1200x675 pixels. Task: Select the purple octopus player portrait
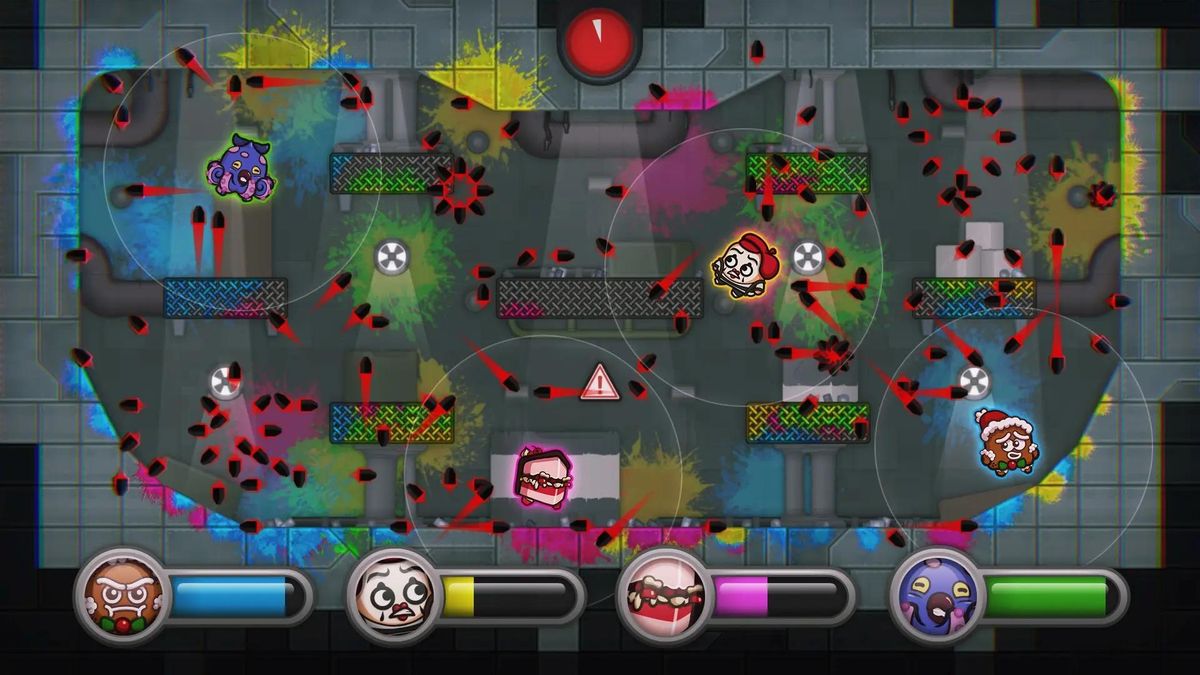pyautogui.click(x=935, y=596)
